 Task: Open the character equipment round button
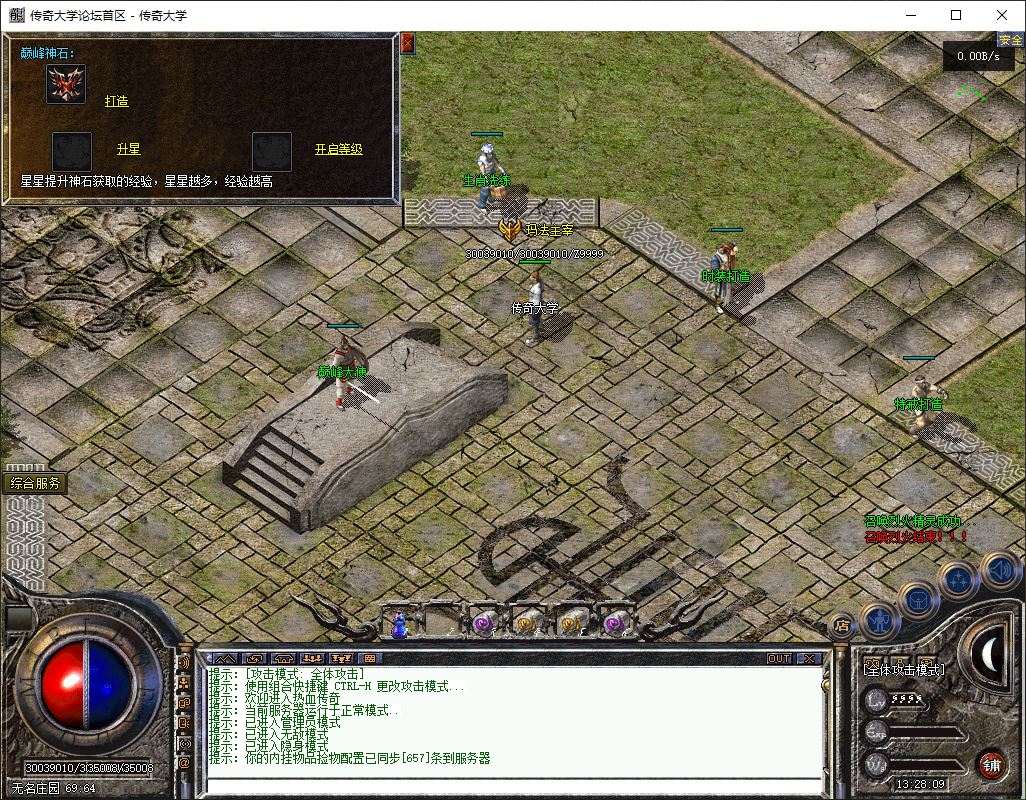[878, 620]
